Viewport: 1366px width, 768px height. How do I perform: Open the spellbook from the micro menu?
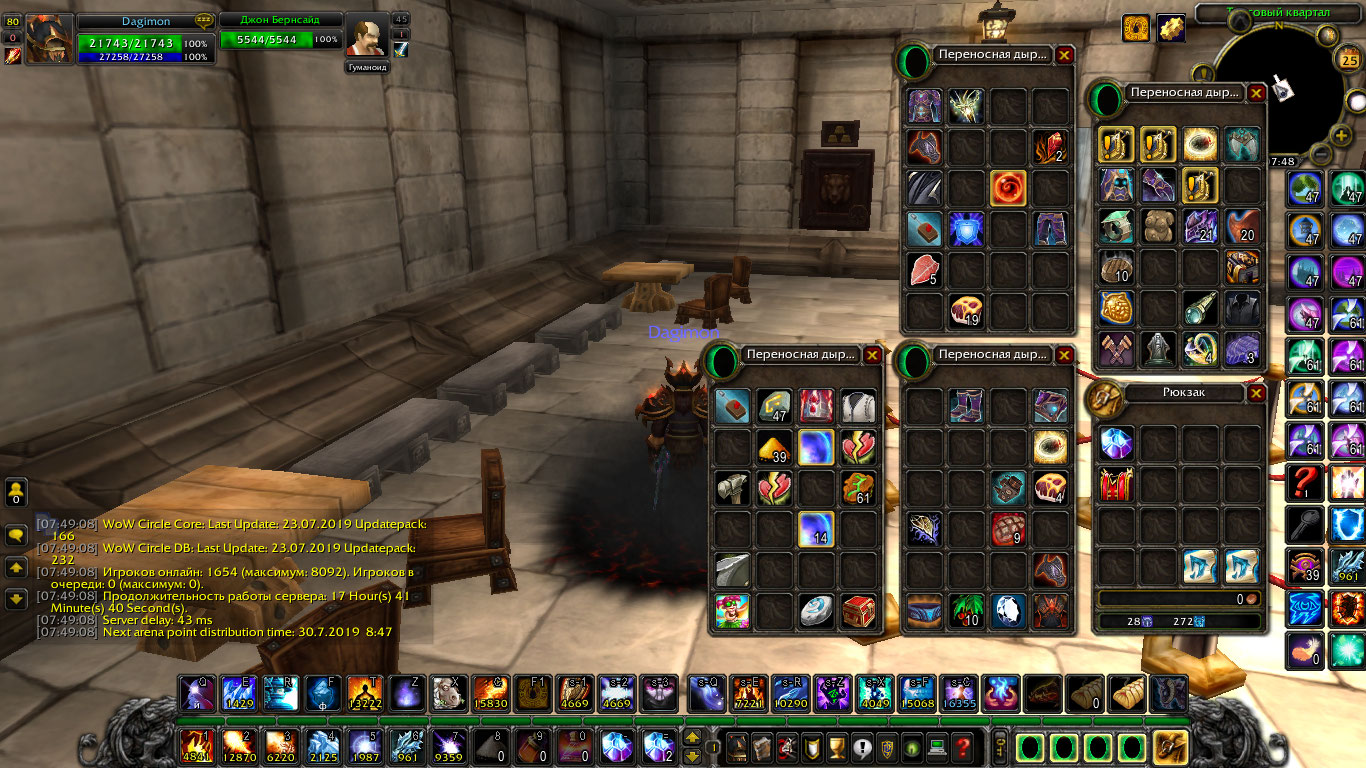pyautogui.click(x=762, y=746)
